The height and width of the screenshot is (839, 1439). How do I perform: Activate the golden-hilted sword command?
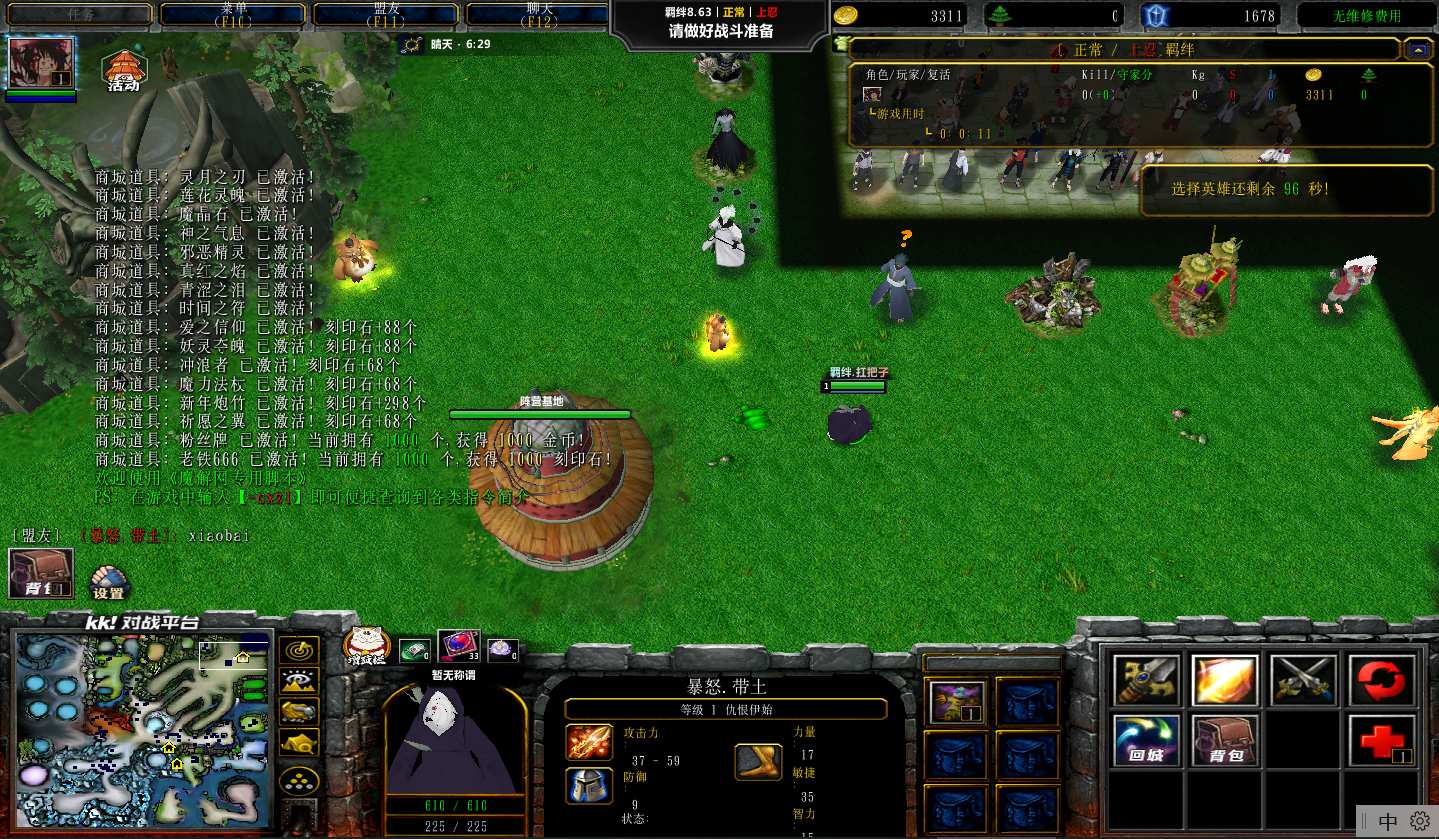coord(1146,680)
